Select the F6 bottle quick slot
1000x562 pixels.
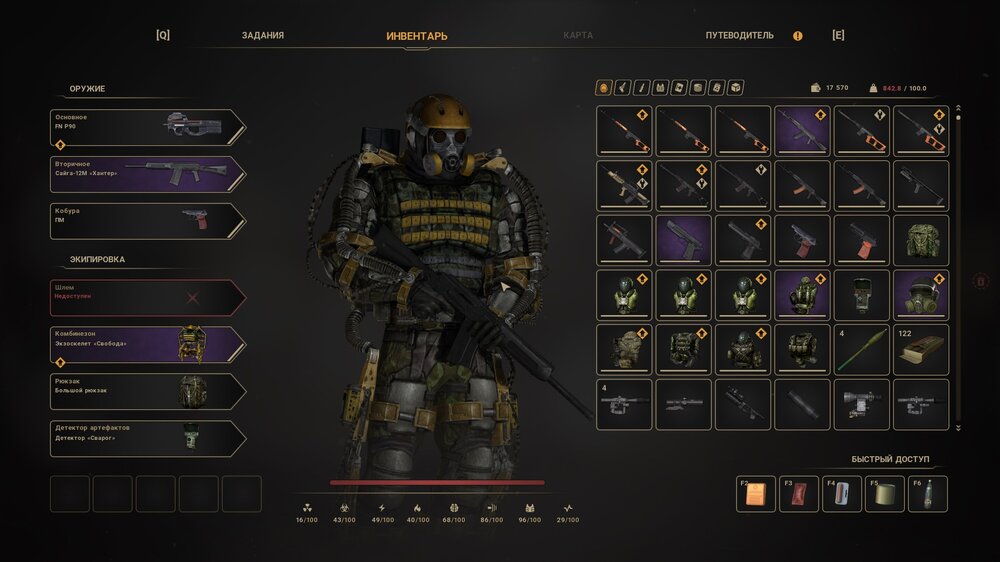point(928,494)
